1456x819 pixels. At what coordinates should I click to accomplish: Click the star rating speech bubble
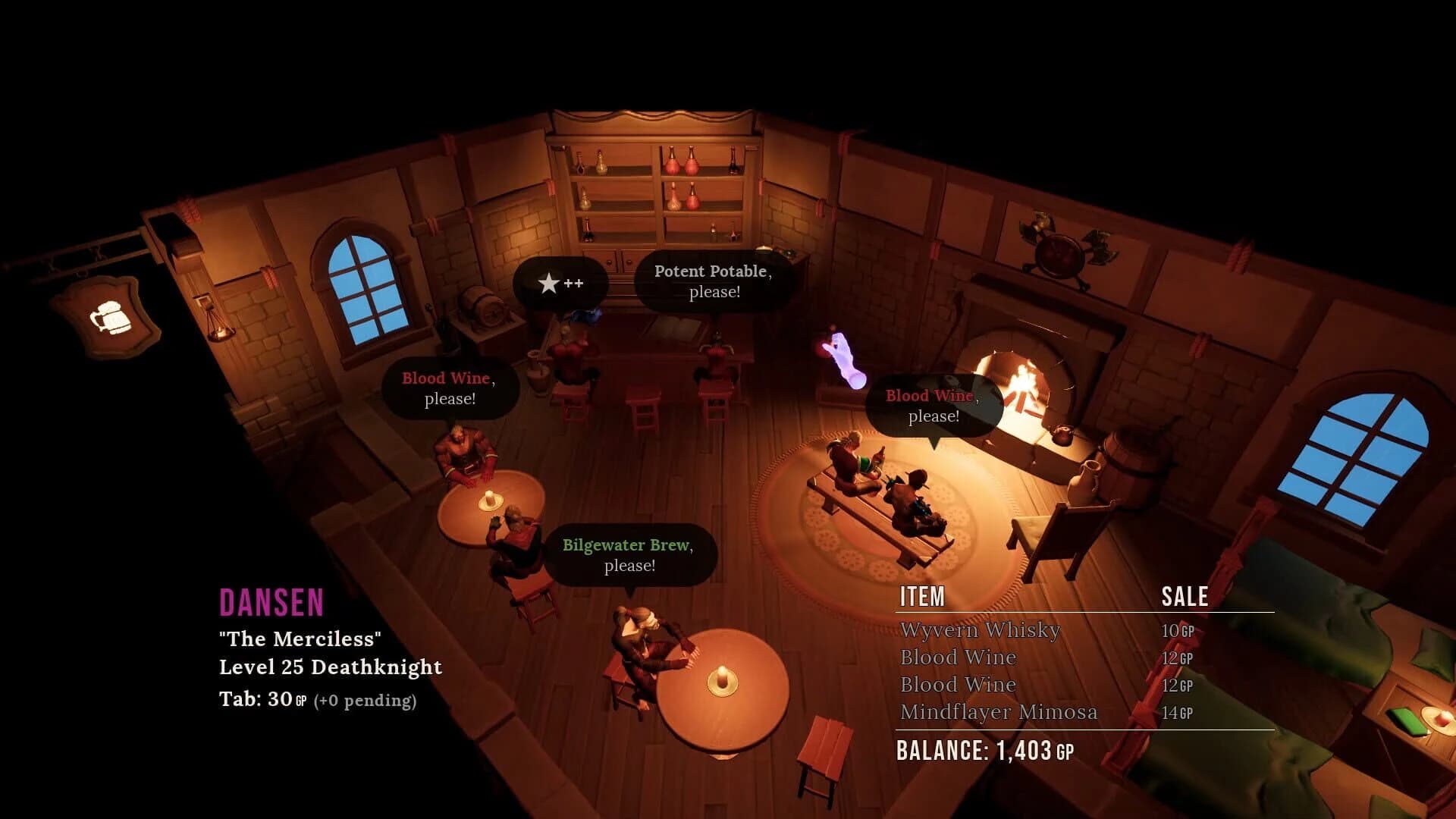pos(561,282)
